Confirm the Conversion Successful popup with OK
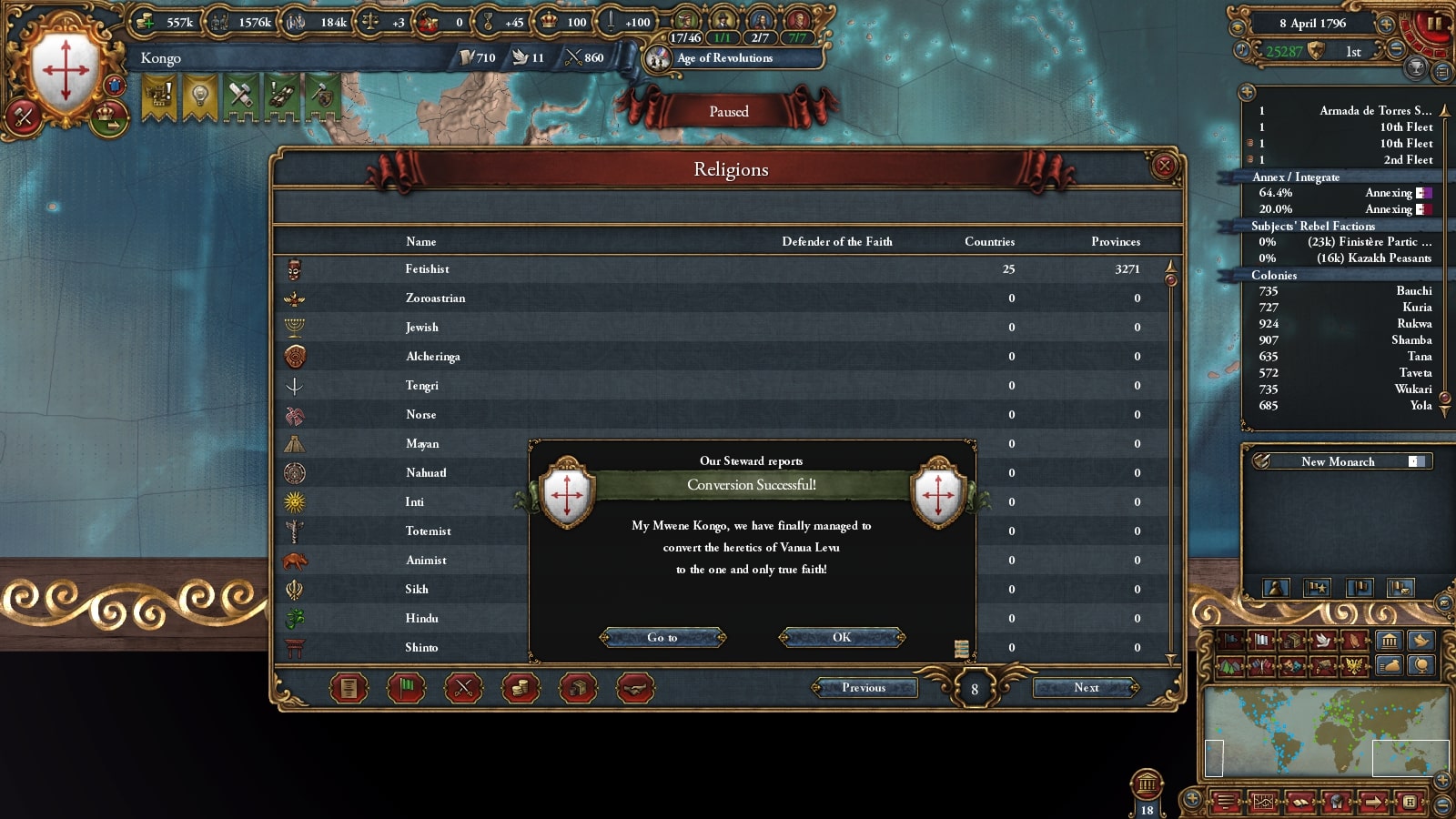The height and width of the screenshot is (819, 1456). [842, 637]
